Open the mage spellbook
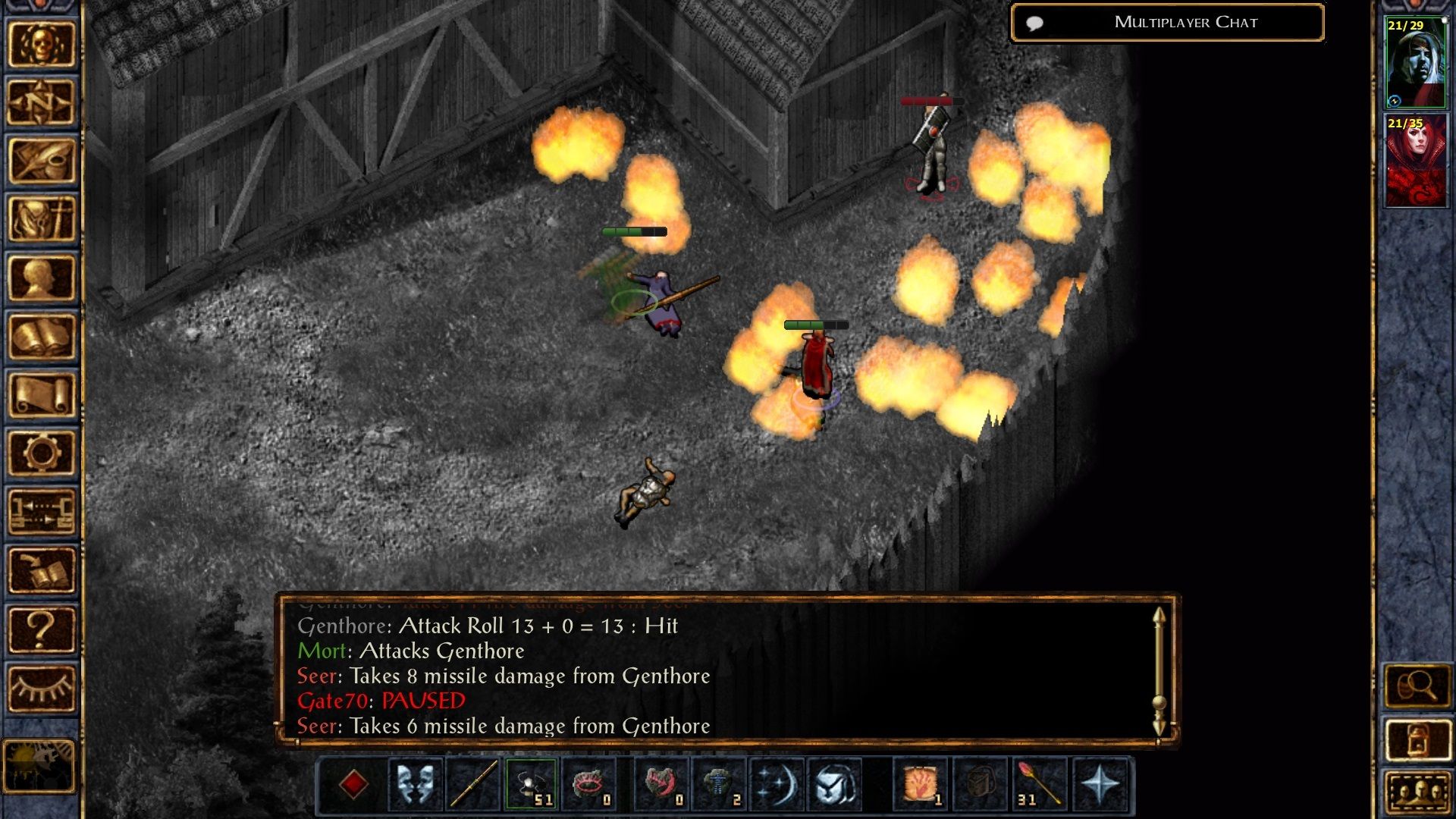This screenshot has width=1456, height=819. pyautogui.click(x=42, y=335)
